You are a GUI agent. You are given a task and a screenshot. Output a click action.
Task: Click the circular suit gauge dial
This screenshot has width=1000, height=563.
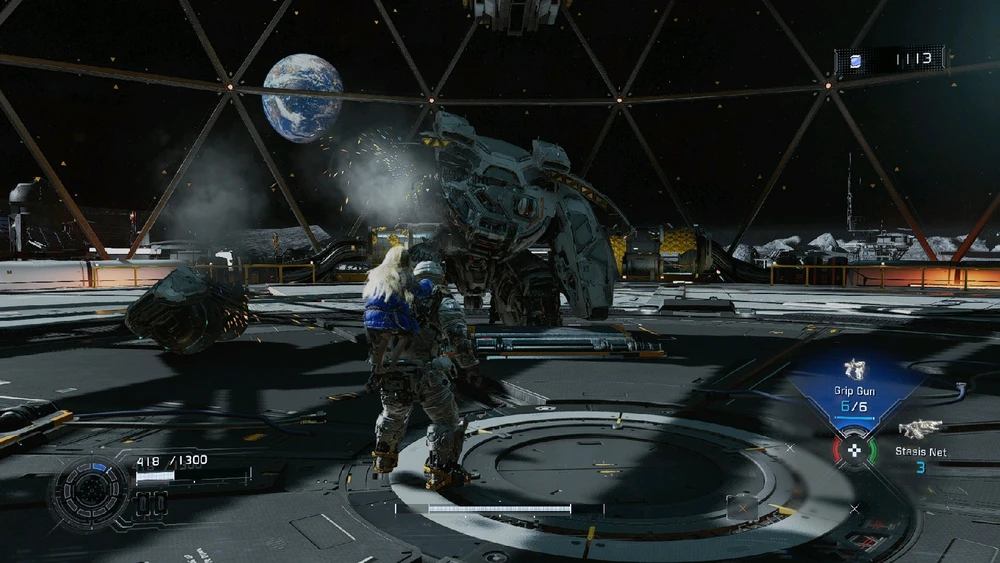click(91, 491)
